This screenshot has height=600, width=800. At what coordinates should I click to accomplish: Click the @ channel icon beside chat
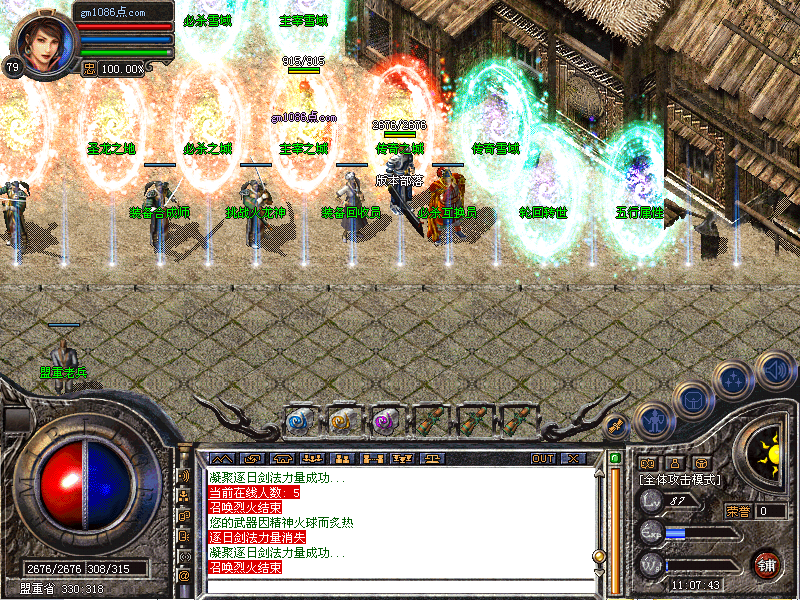[x=185, y=576]
